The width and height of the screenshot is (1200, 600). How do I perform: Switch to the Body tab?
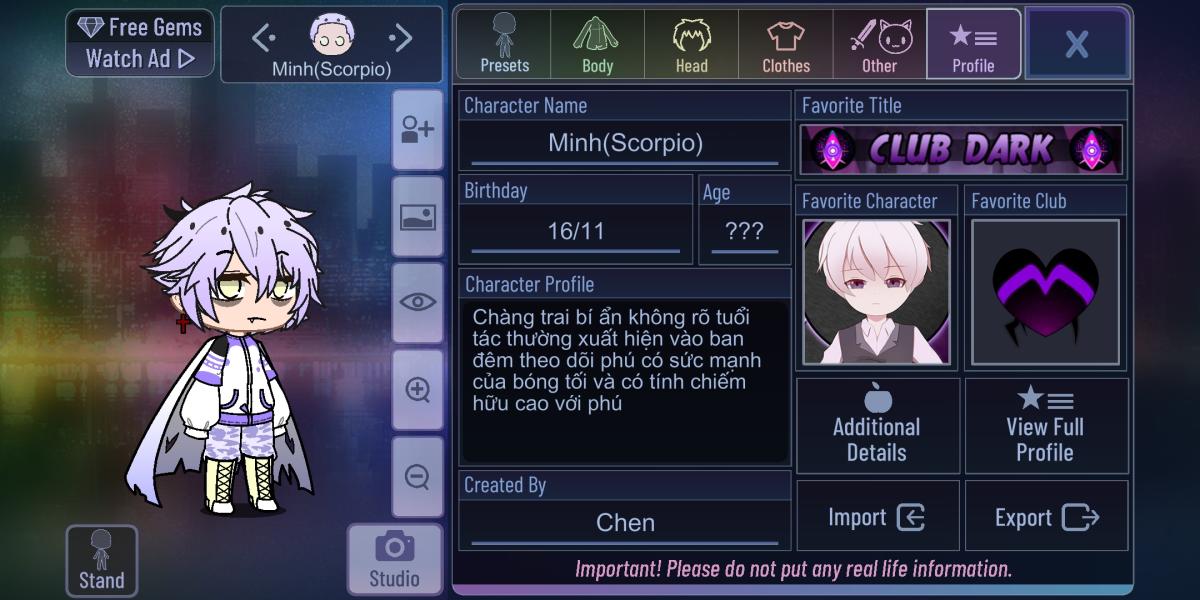pos(597,44)
